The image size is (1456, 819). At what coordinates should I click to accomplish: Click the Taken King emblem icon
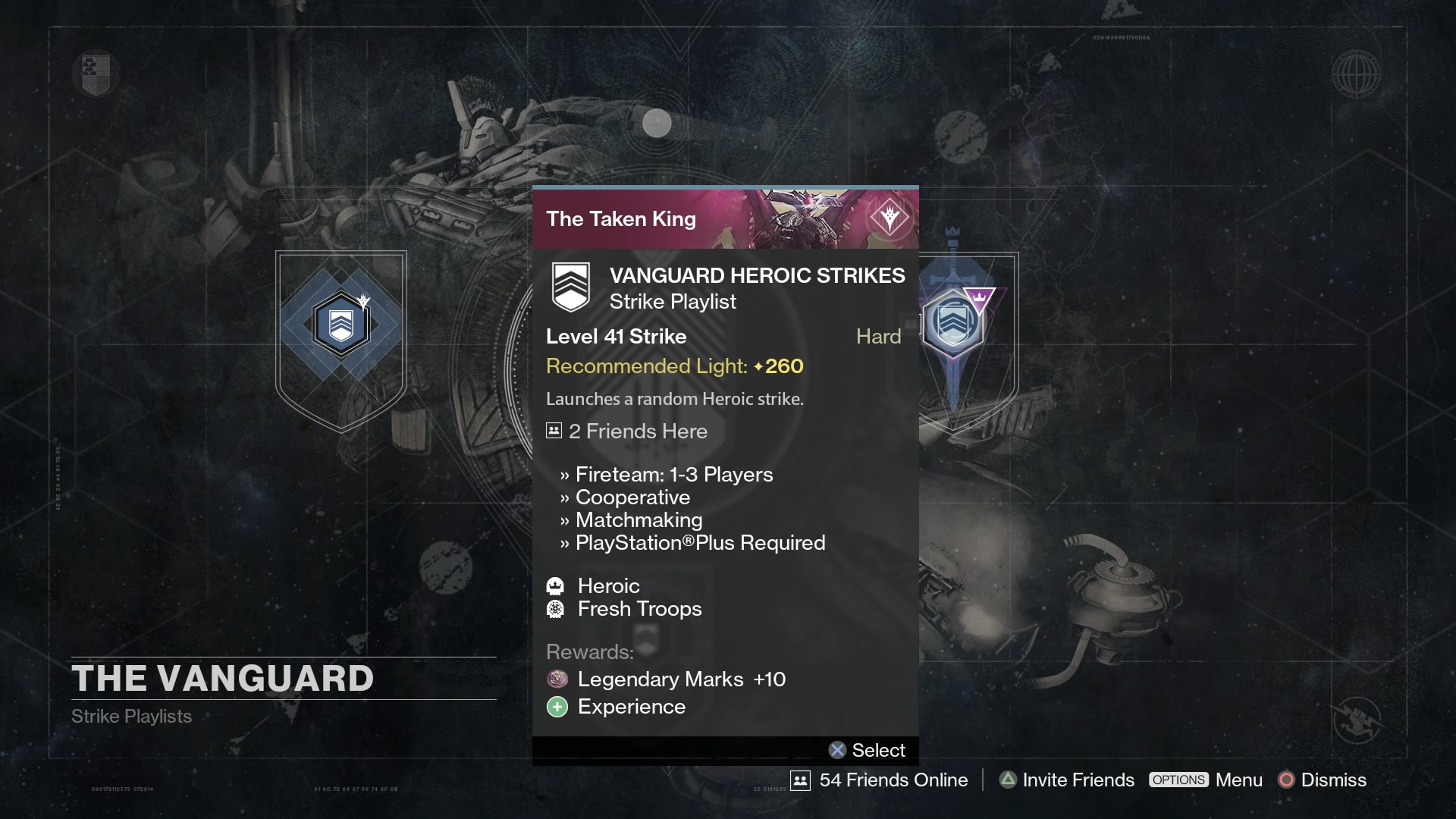[891, 218]
